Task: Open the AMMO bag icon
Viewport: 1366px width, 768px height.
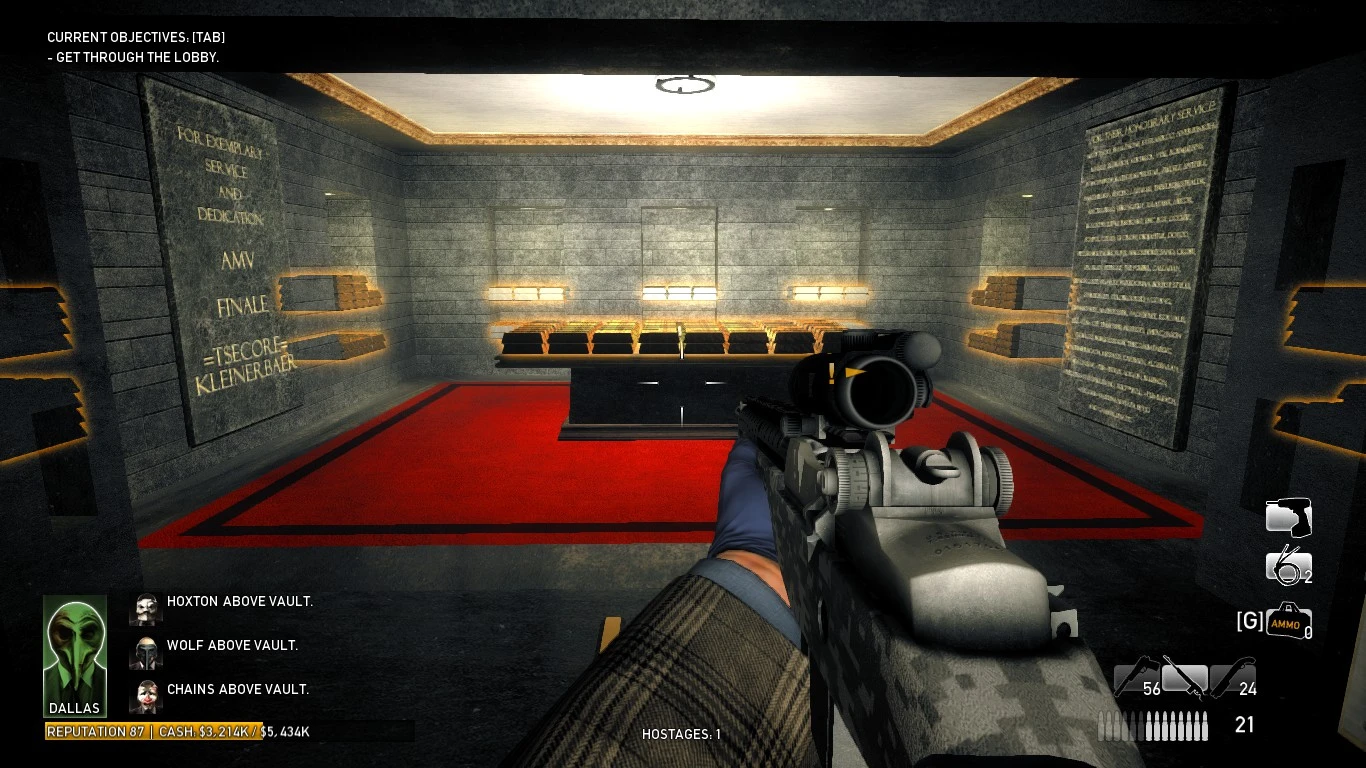Action: 1290,621
